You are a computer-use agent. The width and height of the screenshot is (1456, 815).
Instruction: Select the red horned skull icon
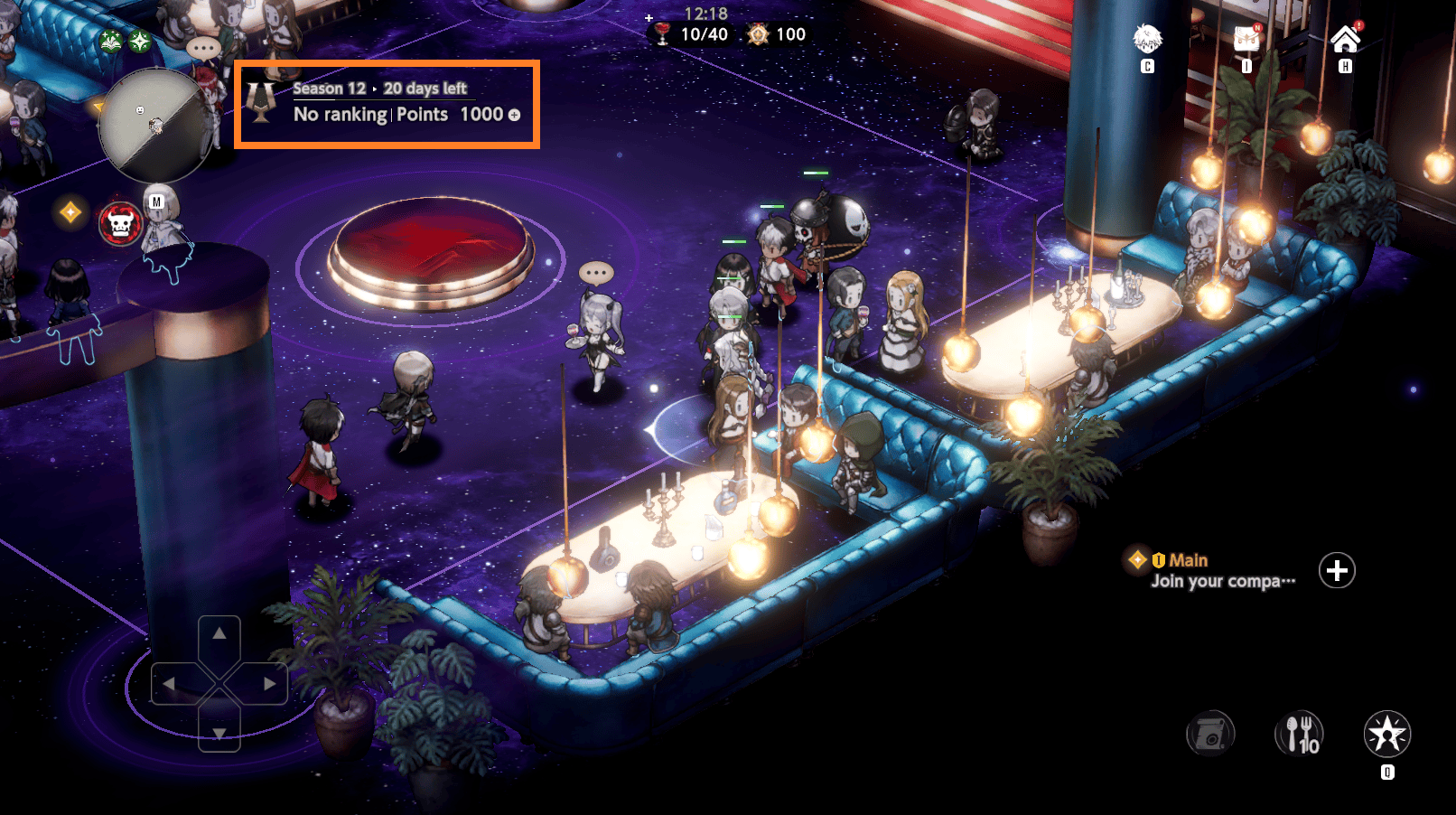(x=120, y=223)
